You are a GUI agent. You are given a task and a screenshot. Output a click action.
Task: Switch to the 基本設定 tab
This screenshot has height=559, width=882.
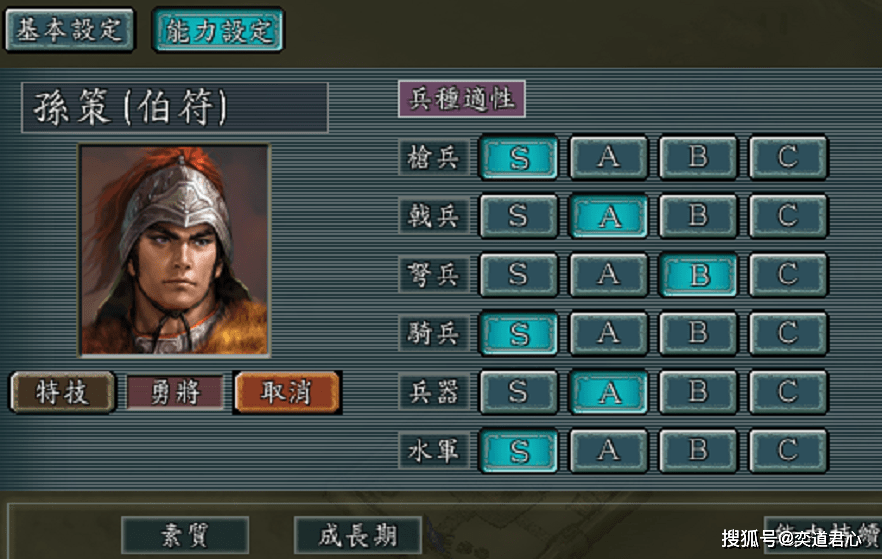[69, 29]
